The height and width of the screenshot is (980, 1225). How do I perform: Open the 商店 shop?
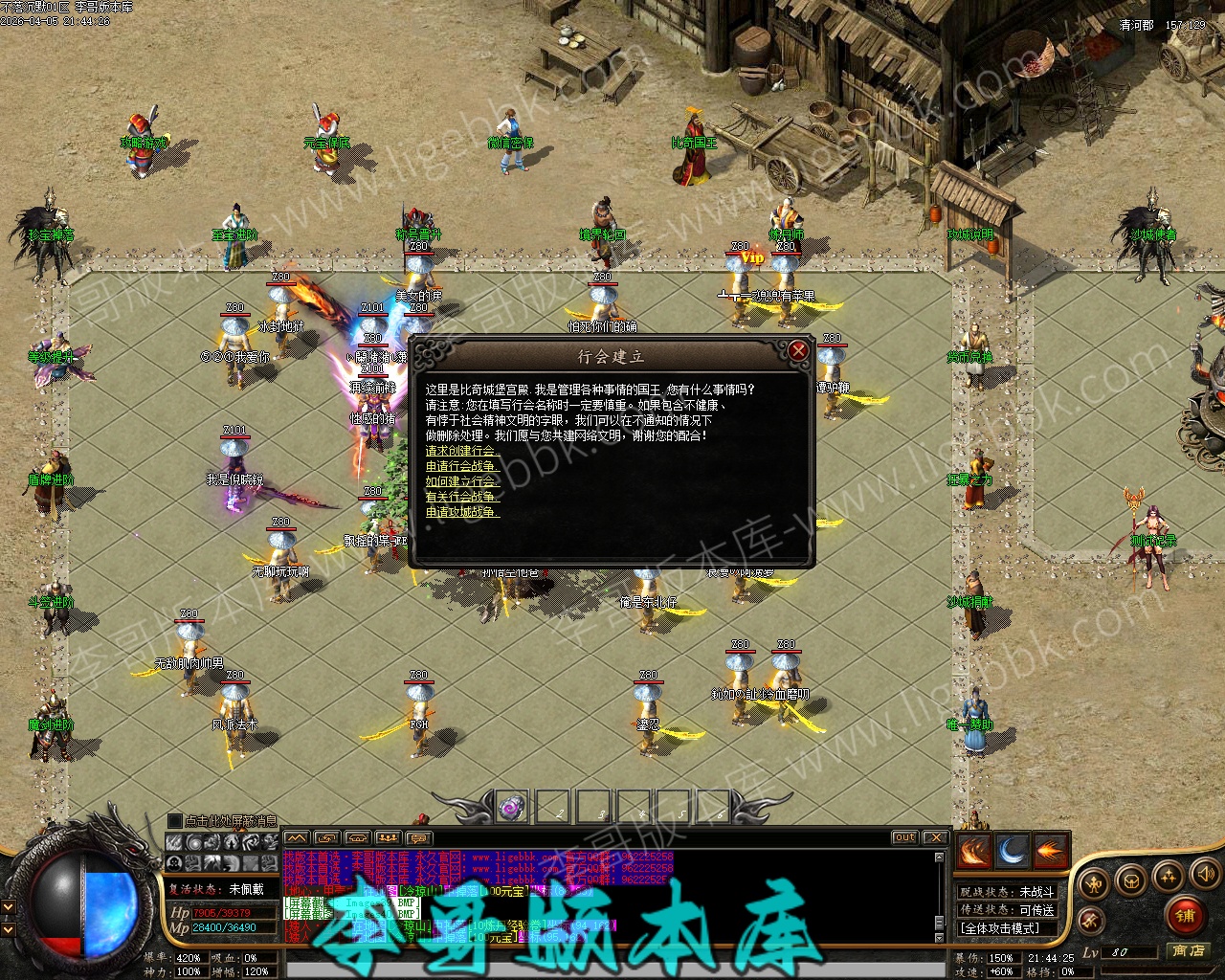pos(1188,950)
